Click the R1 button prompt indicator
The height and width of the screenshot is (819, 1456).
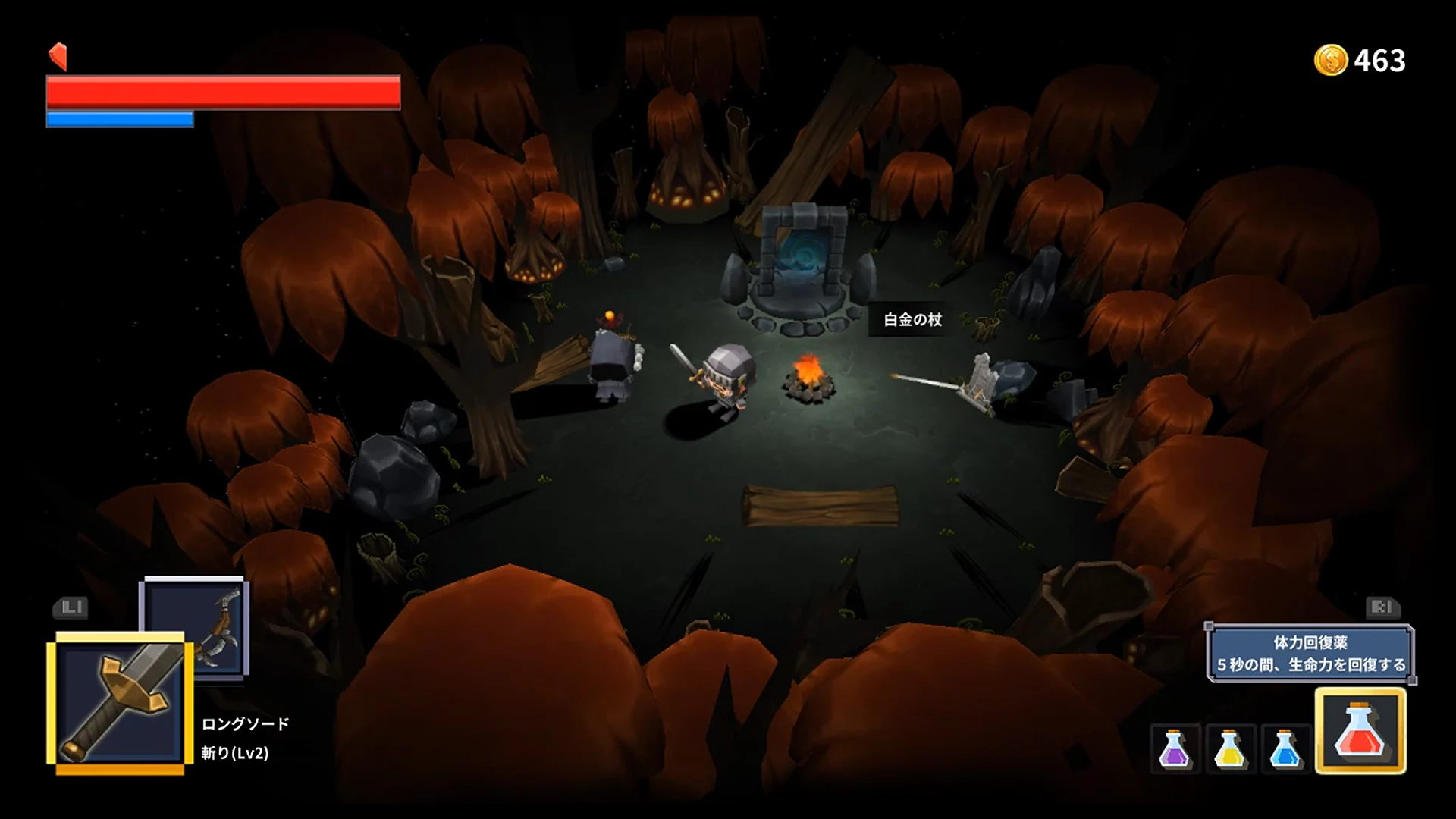(x=1382, y=608)
